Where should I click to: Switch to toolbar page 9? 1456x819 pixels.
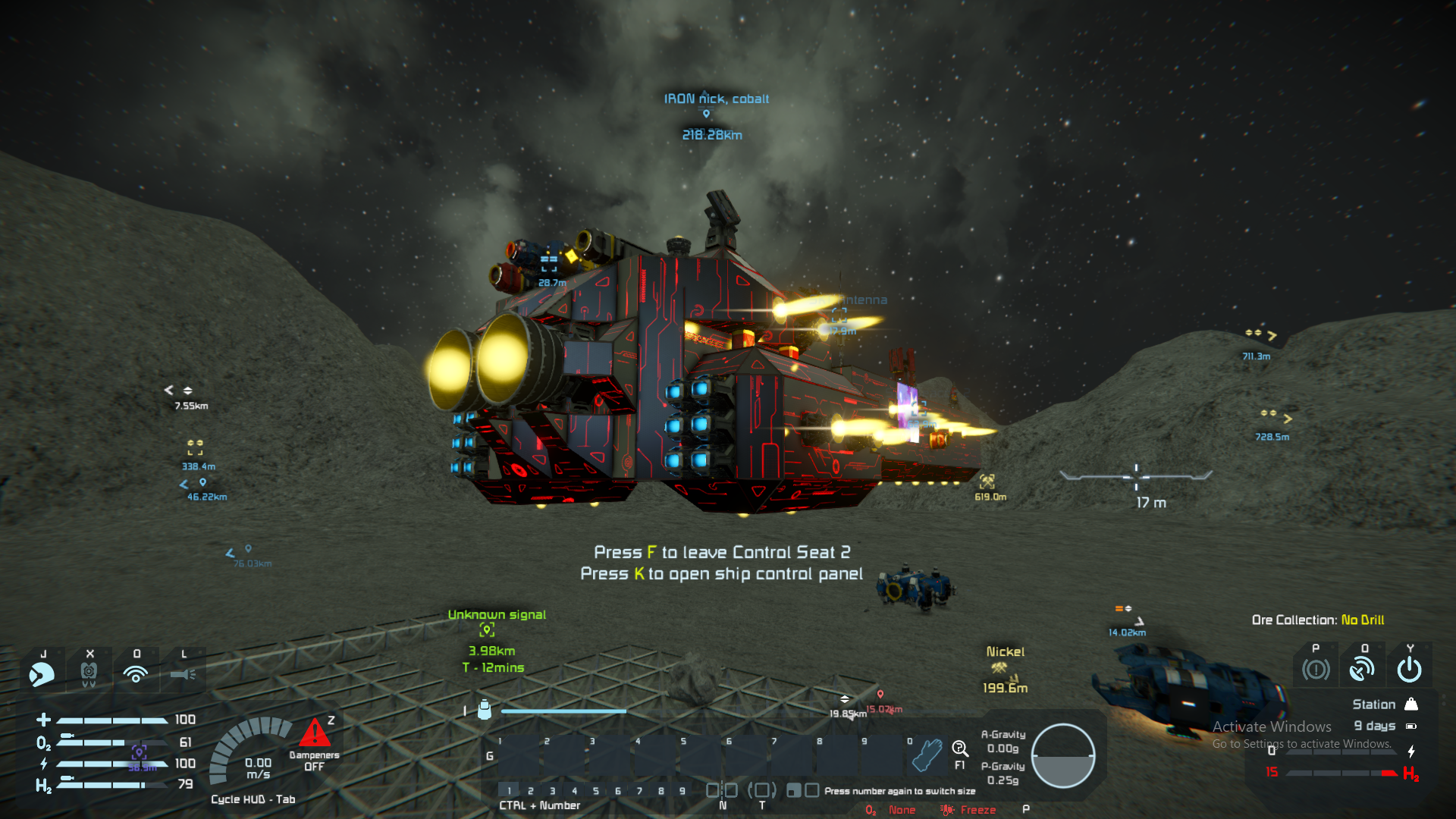pyautogui.click(x=682, y=791)
